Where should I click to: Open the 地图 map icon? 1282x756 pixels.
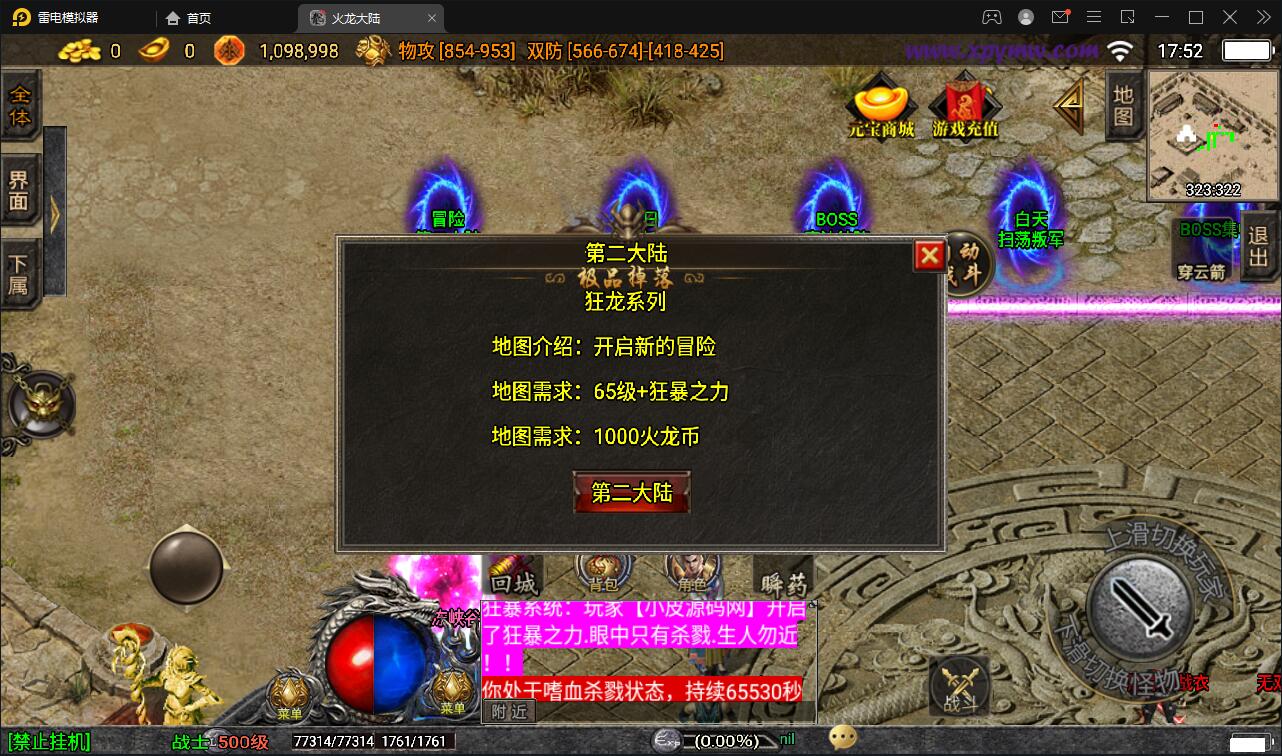point(1122,103)
